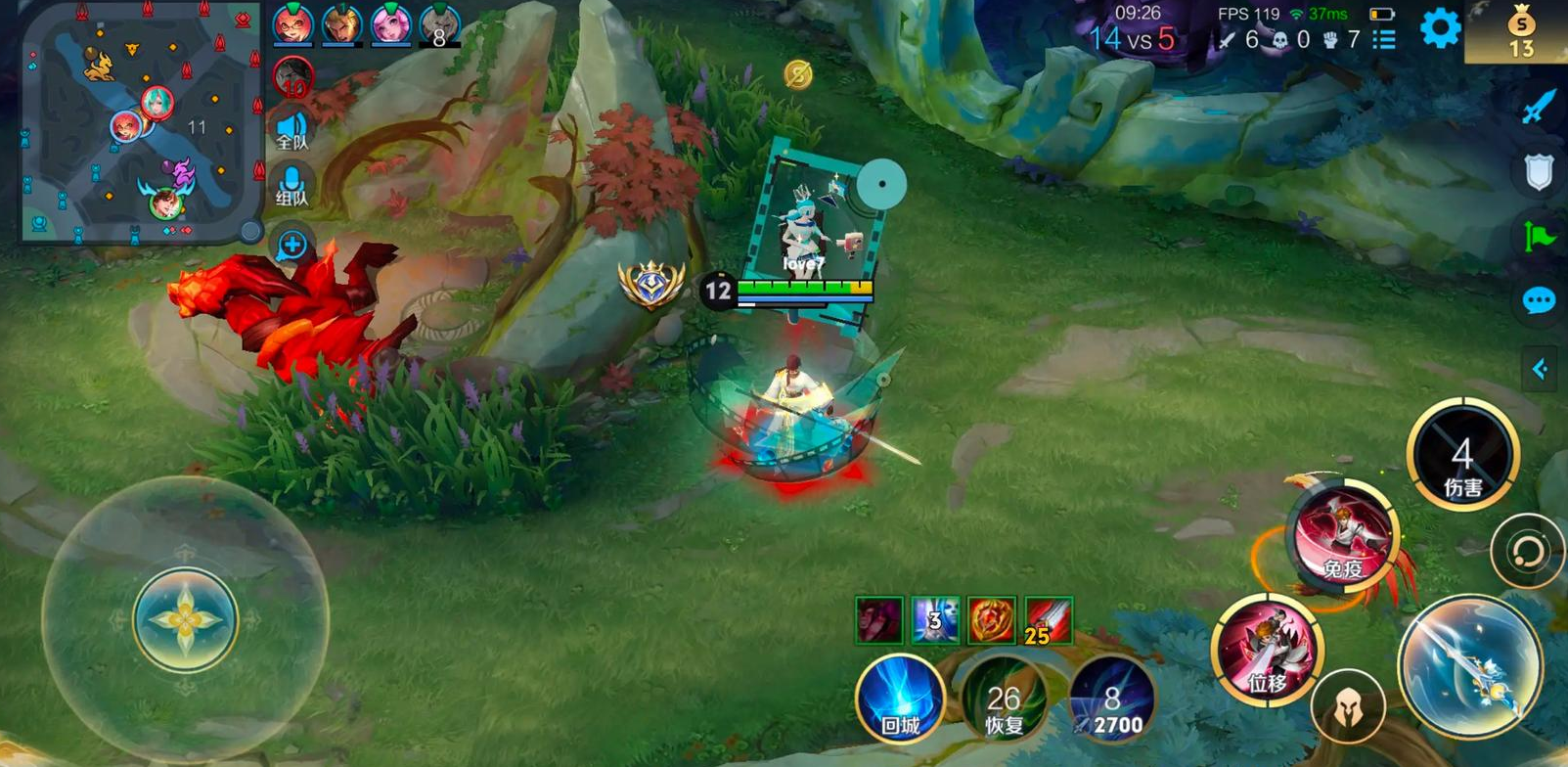Tap the blue plus chat button
The width and height of the screenshot is (1568, 767).
pos(291,245)
